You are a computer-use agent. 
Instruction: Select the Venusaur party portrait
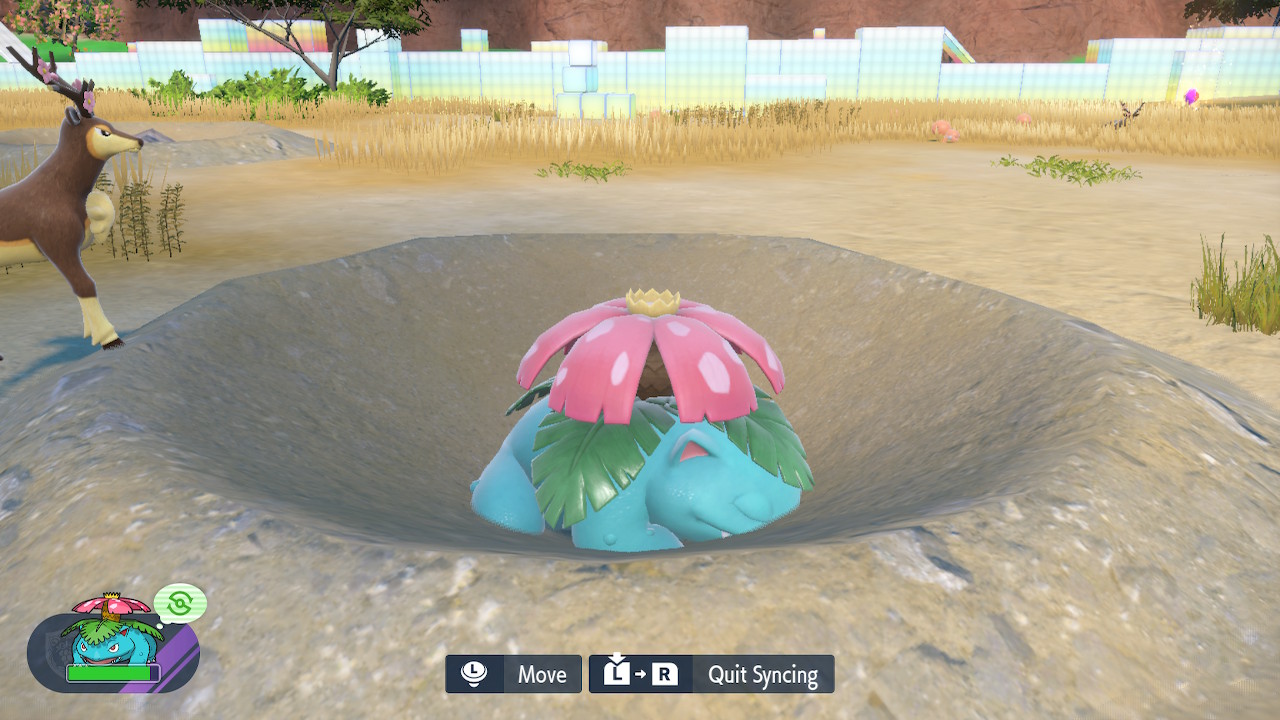tap(112, 636)
